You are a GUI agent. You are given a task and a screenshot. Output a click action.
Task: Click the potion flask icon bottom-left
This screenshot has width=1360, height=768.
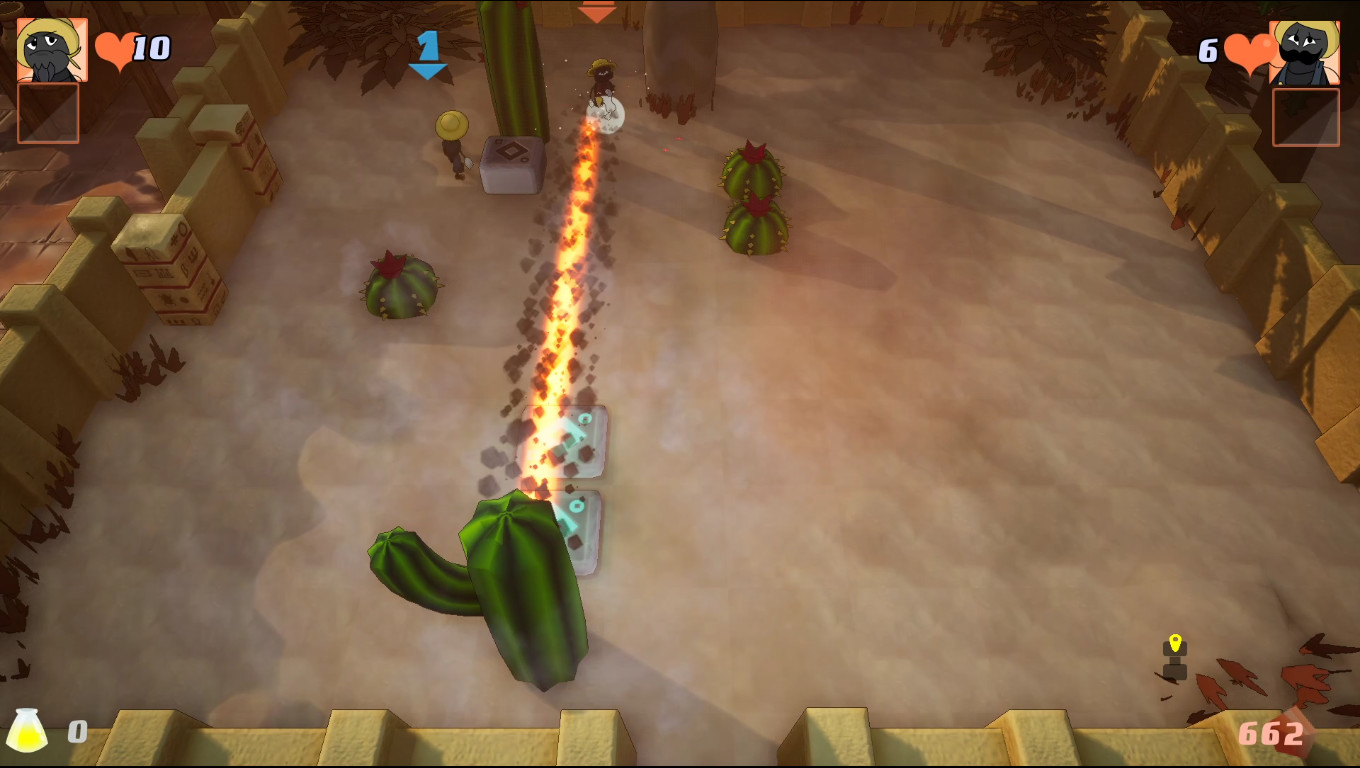[29, 731]
